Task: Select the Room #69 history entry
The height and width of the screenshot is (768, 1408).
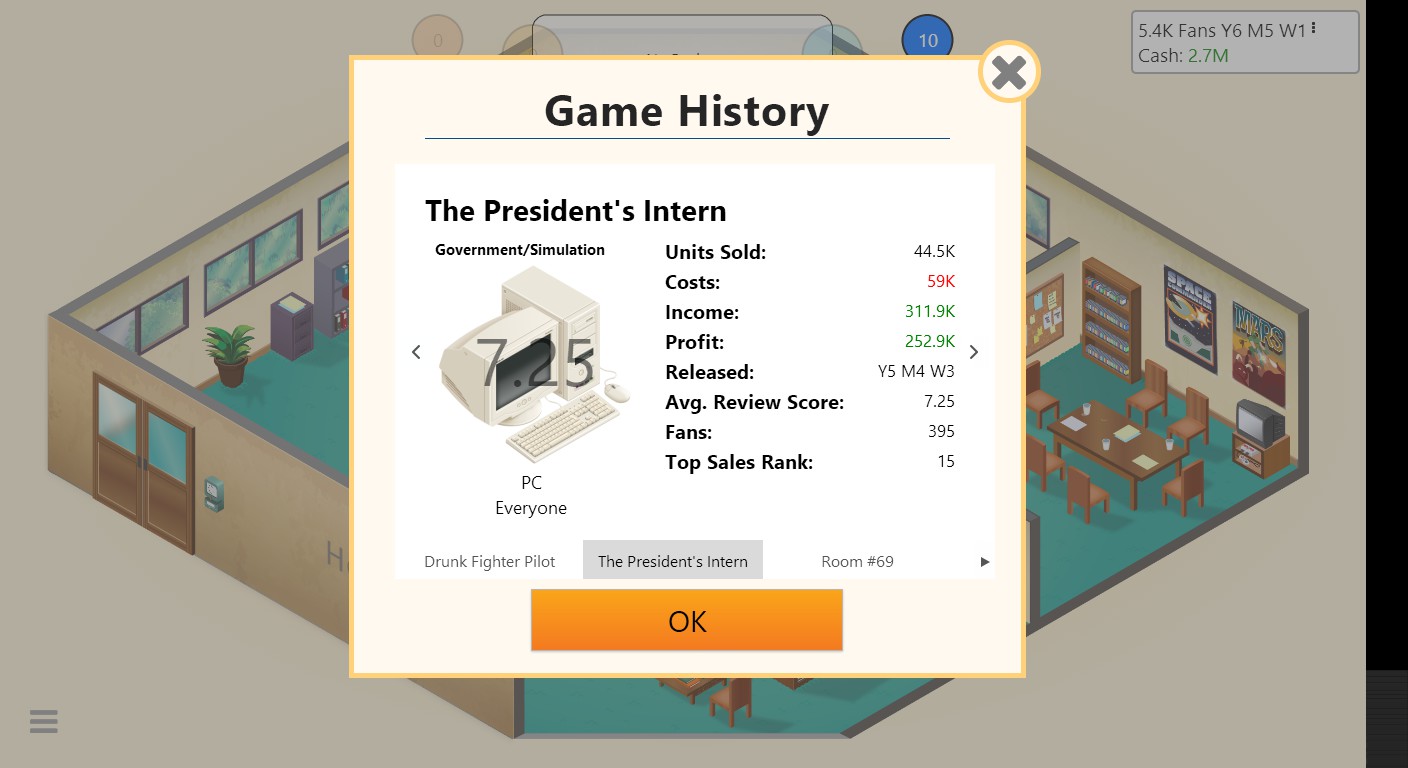Action: 856,561
